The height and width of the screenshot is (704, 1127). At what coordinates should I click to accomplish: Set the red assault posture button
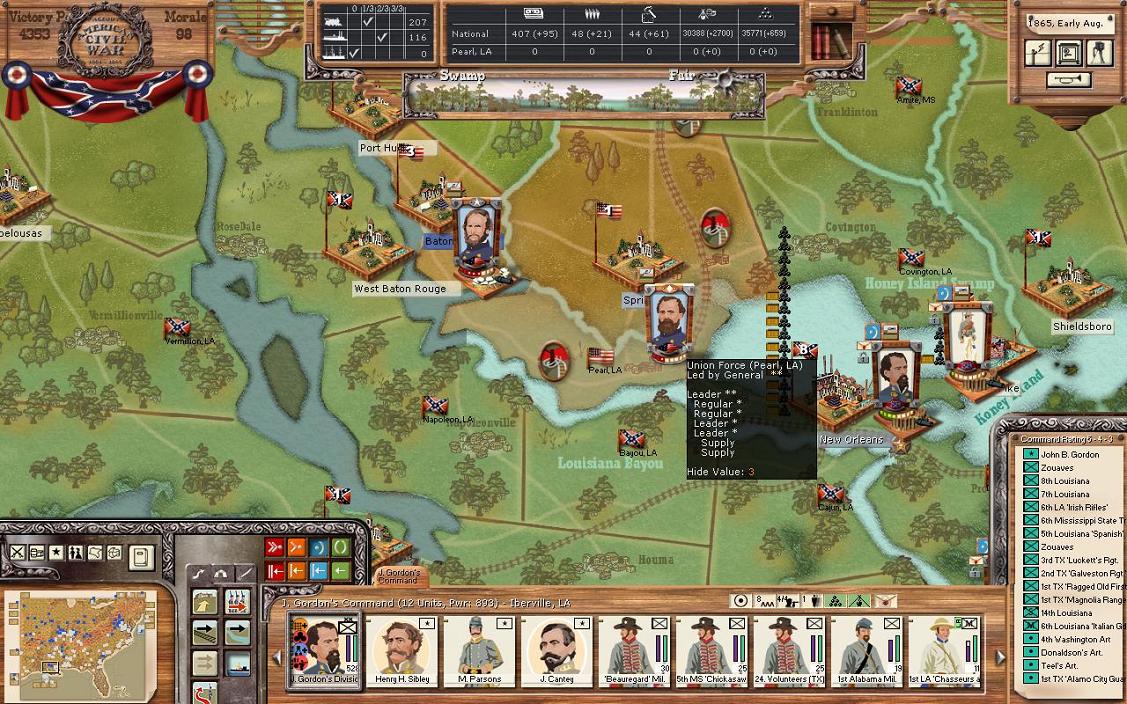click(x=275, y=547)
